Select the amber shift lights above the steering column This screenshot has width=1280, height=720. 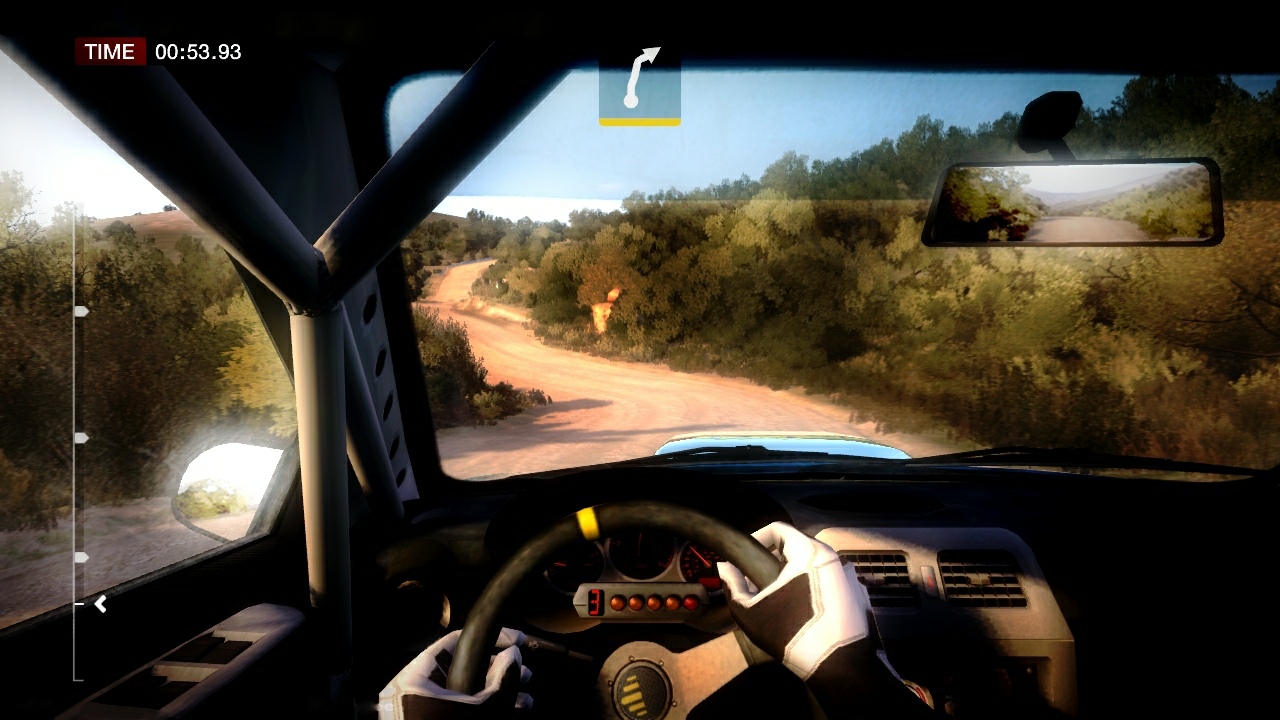(x=655, y=602)
